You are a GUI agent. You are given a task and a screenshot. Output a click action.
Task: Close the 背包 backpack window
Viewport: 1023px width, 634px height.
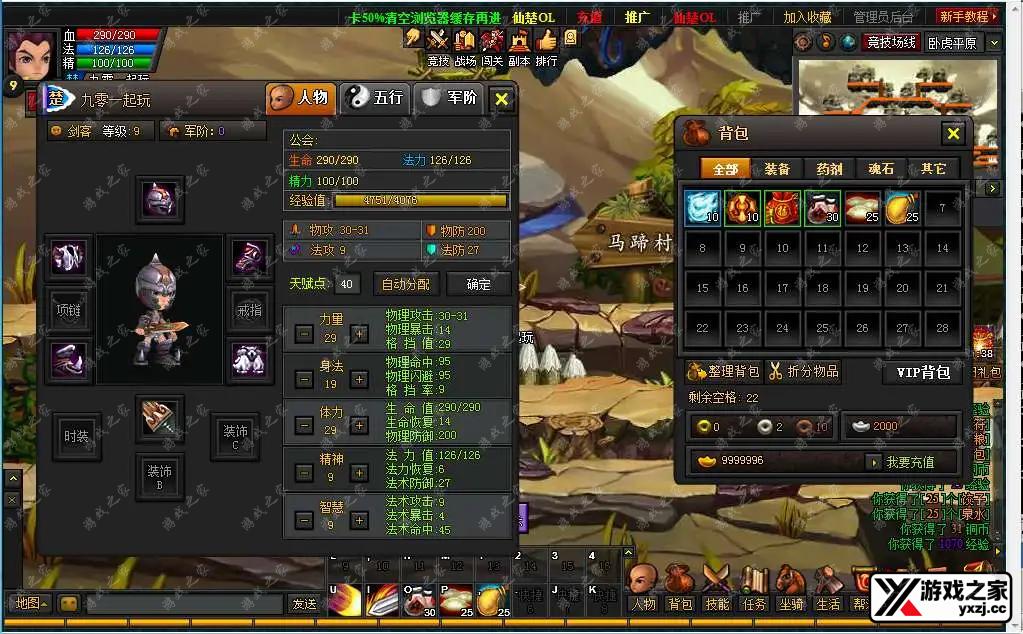(952, 134)
